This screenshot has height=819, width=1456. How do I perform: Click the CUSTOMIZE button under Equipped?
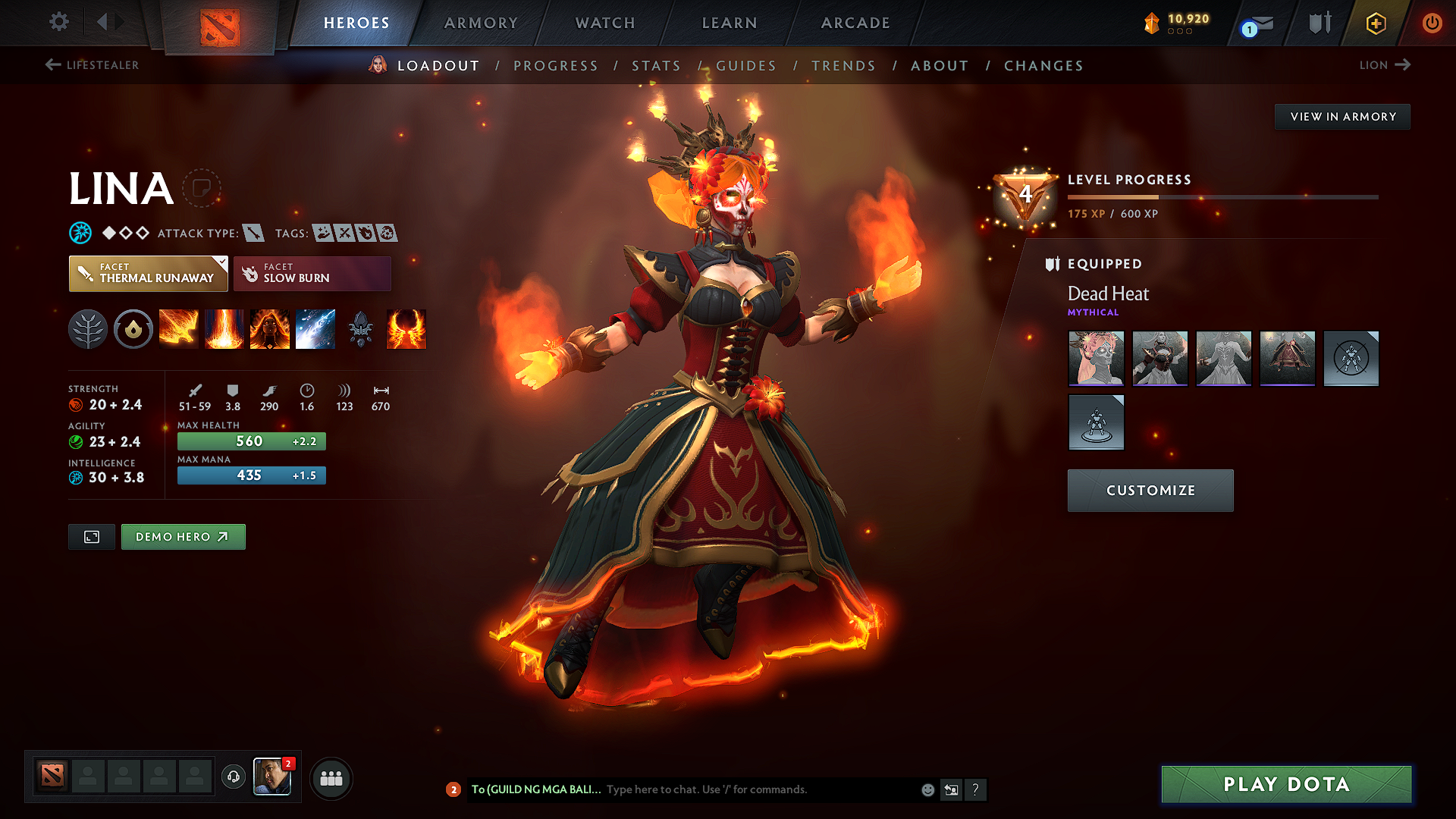1150,490
